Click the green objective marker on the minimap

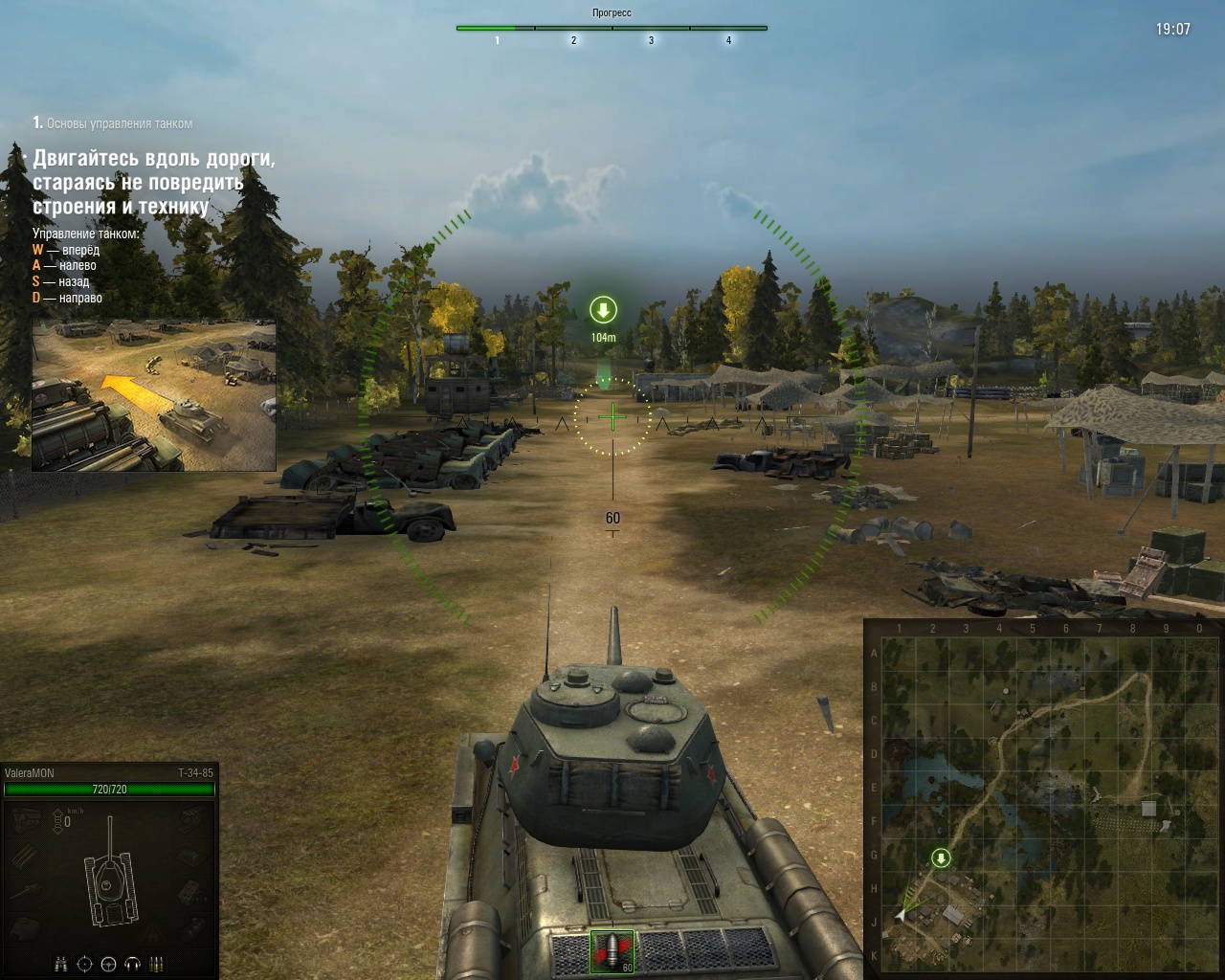(941, 858)
